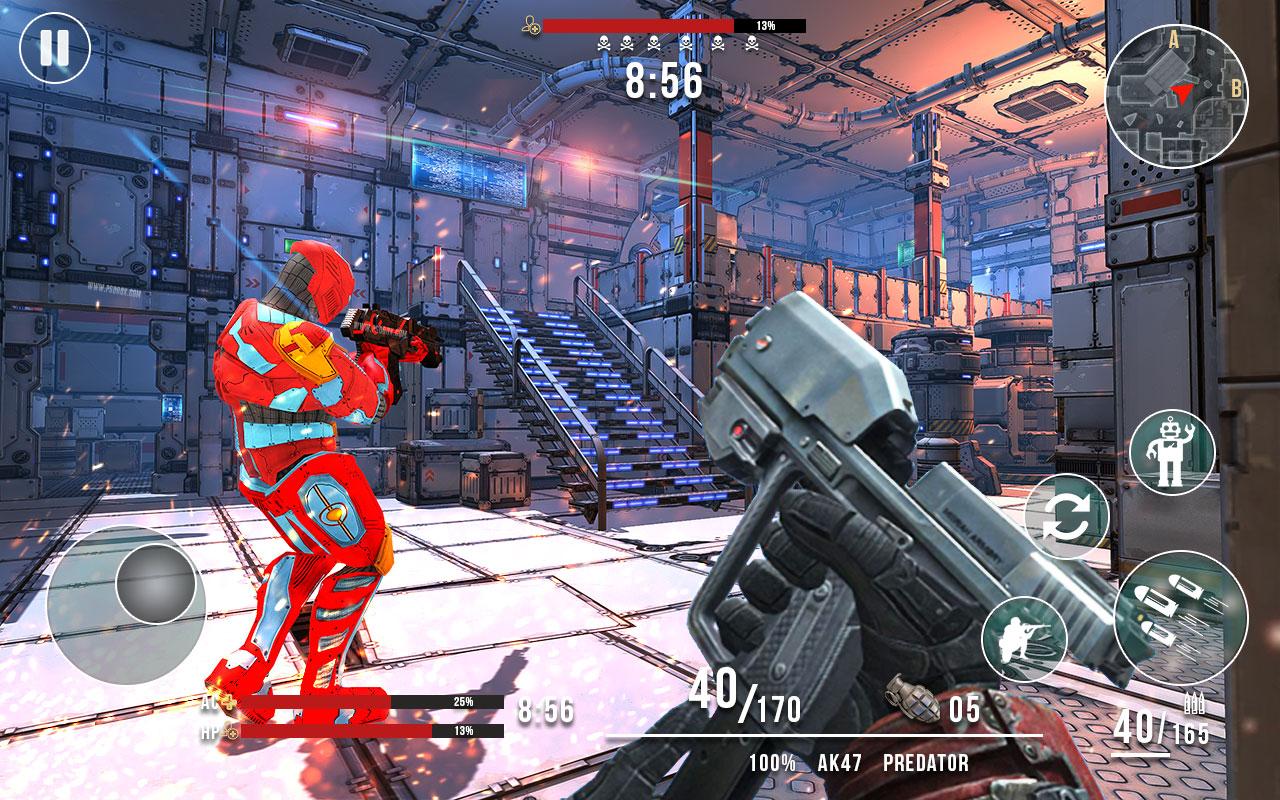Image resolution: width=1280 pixels, height=800 pixels.
Task: Tap the robot transform button
Action: pyautogui.click(x=1171, y=453)
